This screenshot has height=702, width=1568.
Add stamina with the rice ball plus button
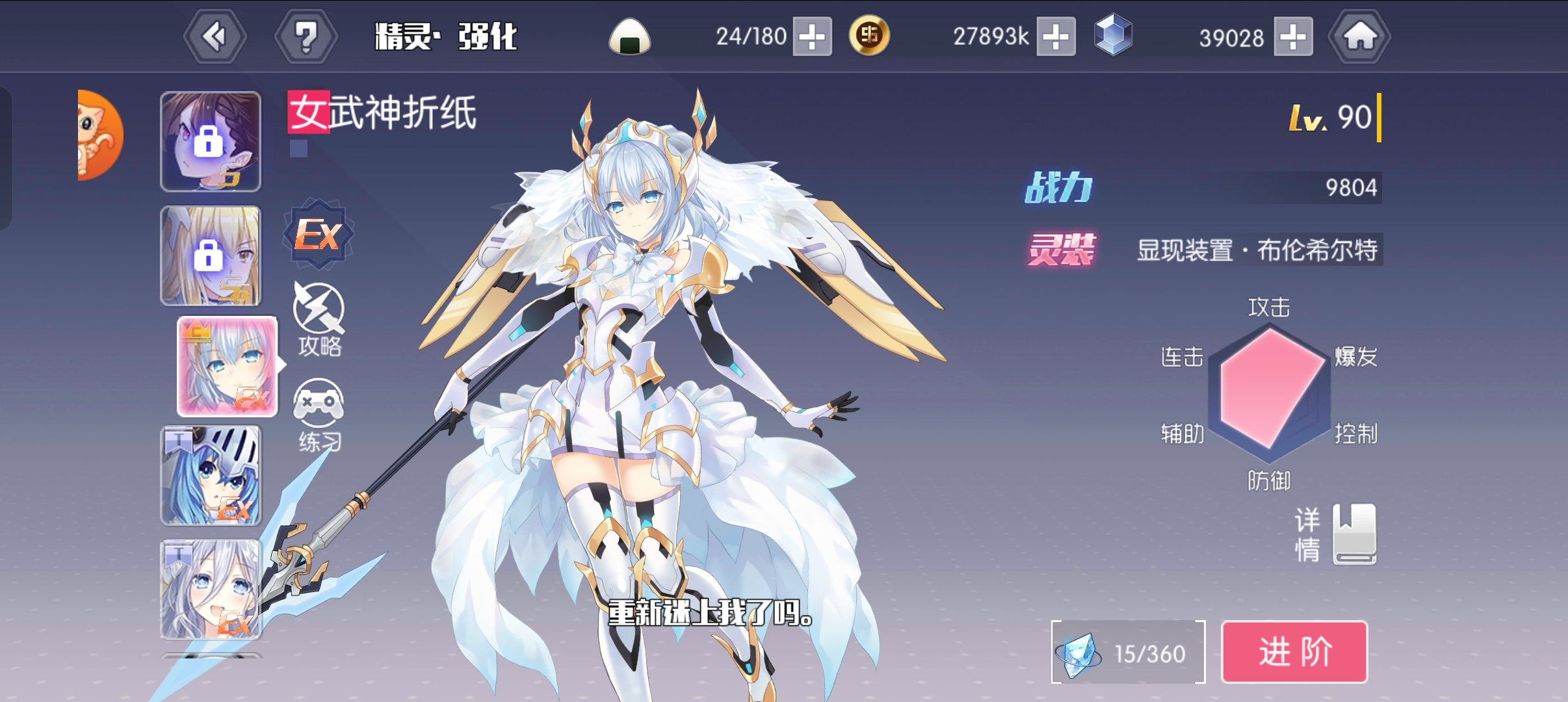pos(812,36)
